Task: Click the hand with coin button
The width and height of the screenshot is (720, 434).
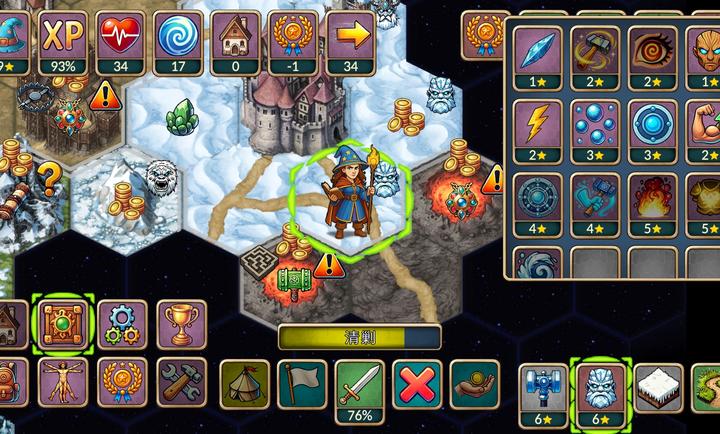Action: tap(474, 384)
